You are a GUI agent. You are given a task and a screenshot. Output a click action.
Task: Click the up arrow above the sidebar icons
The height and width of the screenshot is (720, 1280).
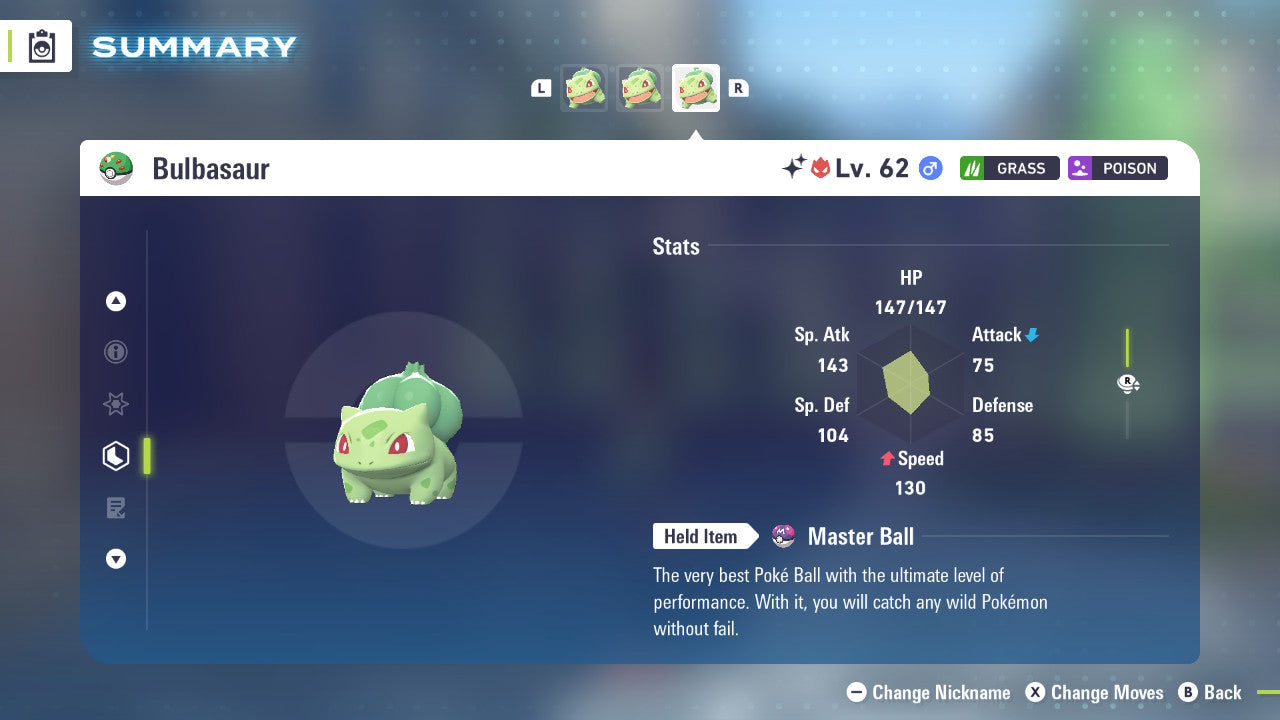[x=115, y=301]
